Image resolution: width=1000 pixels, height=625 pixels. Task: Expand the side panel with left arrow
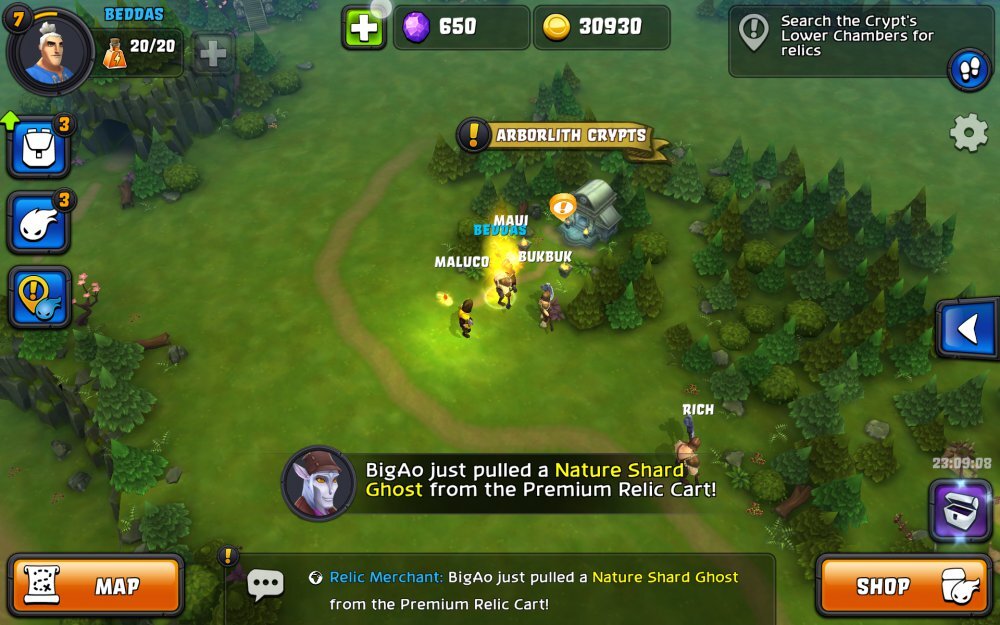966,329
